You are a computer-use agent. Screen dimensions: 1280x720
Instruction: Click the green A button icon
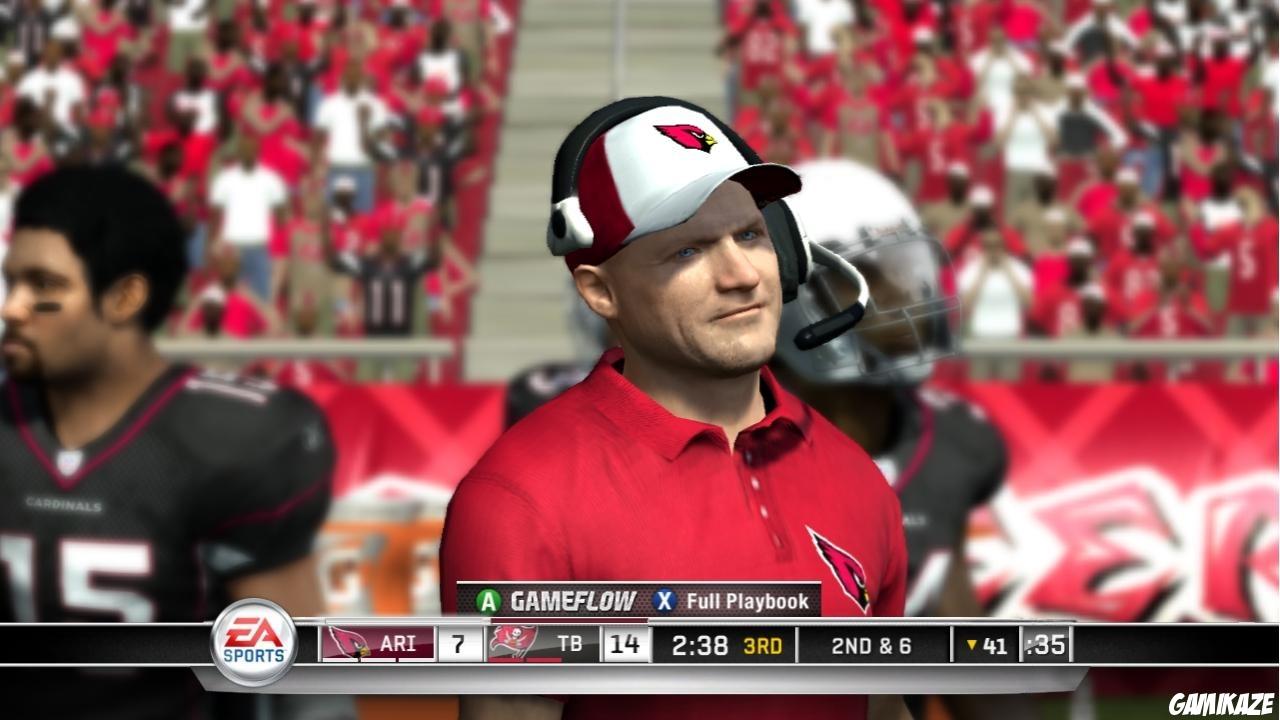pos(487,601)
